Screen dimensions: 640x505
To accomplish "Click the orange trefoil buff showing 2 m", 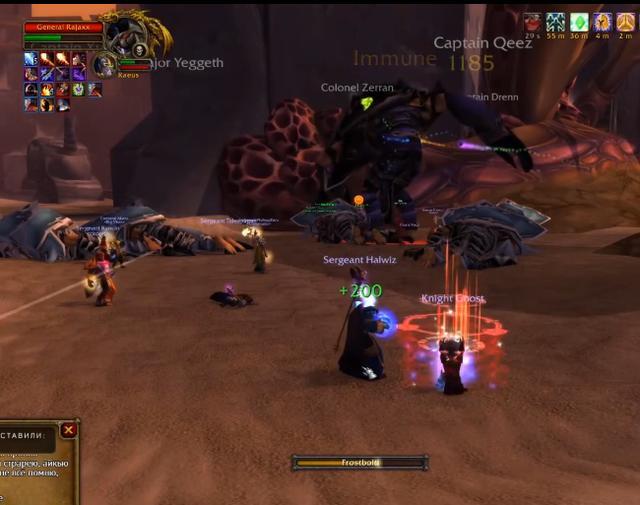I will [x=625, y=22].
